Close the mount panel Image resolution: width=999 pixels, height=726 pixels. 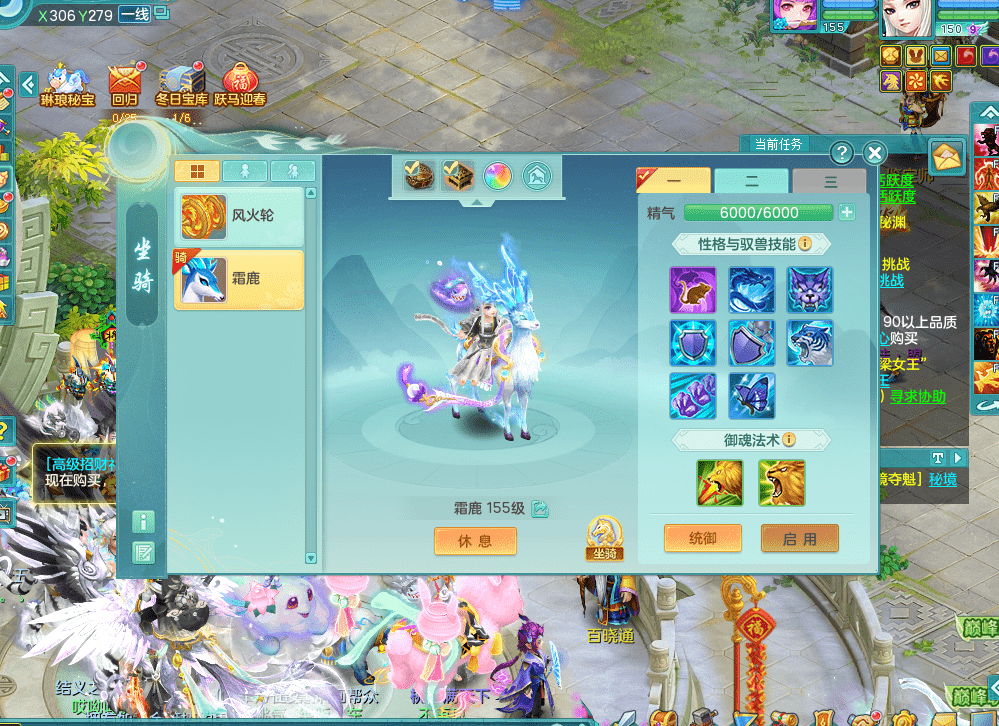[875, 153]
